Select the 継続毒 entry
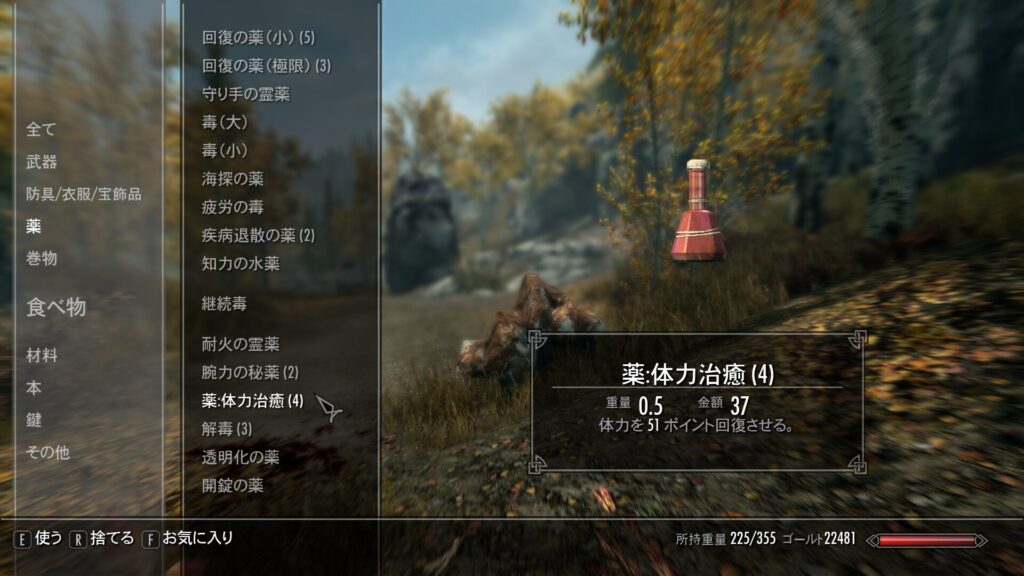 pyautogui.click(x=225, y=302)
